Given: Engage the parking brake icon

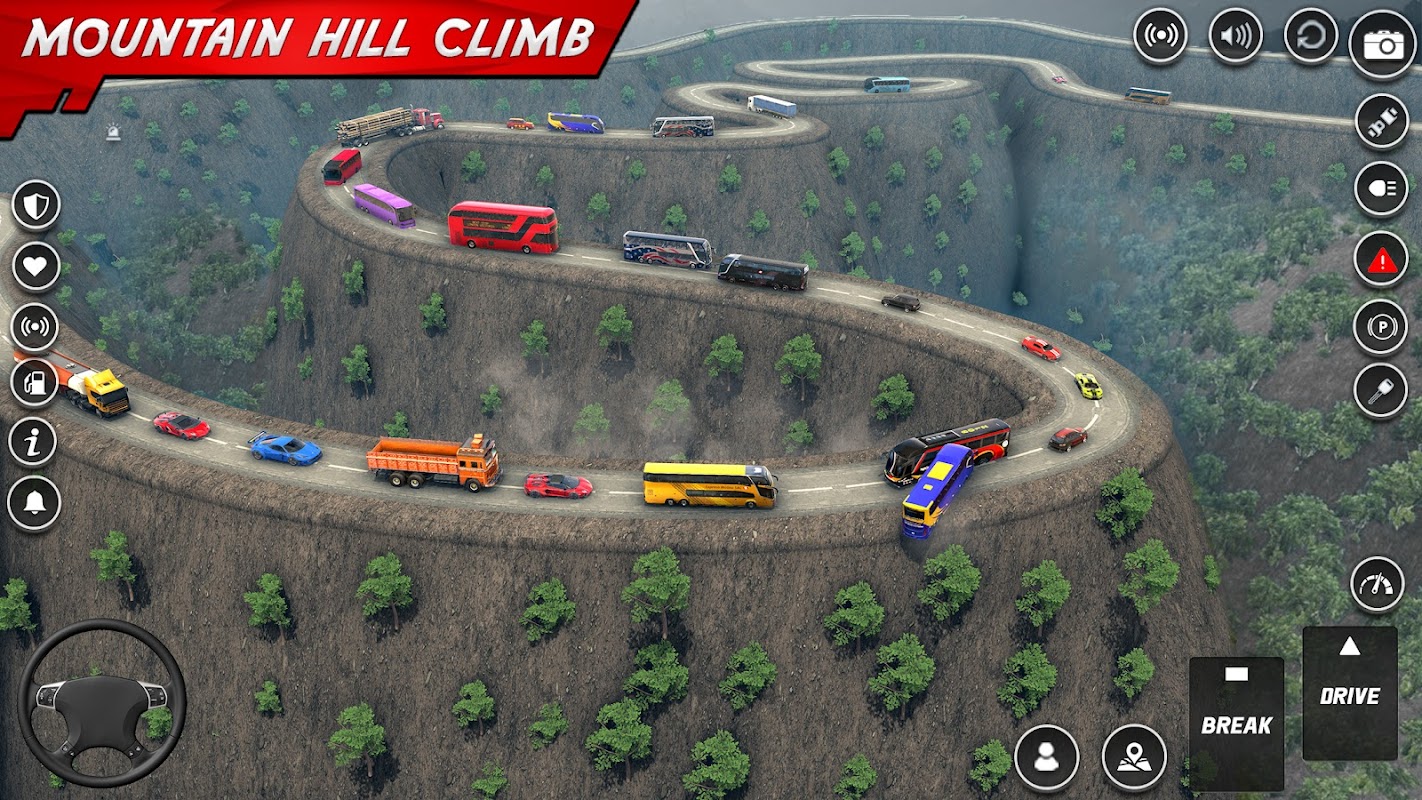Looking at the screenshot, I should 1381,327.
